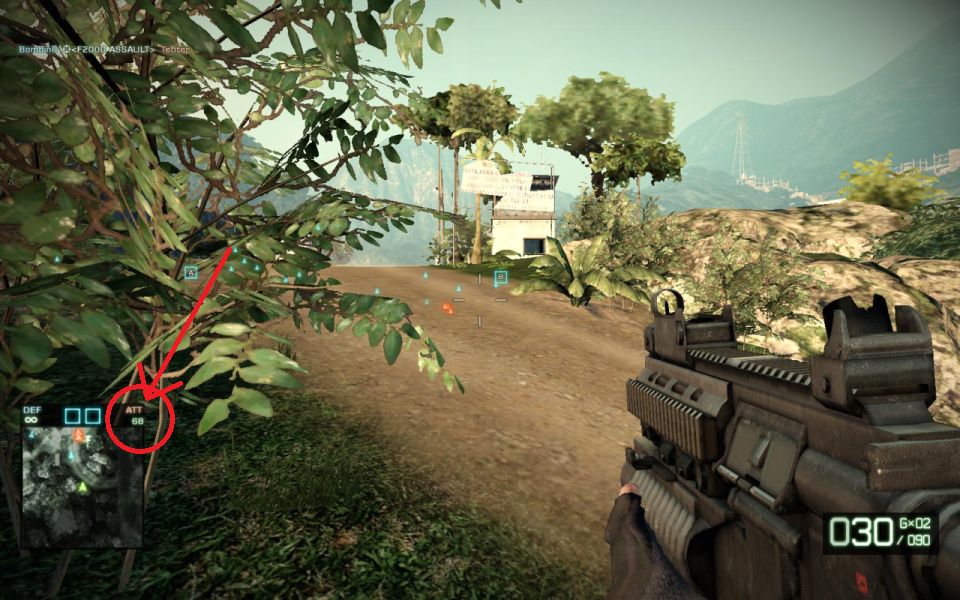This screenshot has width=960, height=600.
Task: Click the green player arrow on the minimap
Action: click(84, 487)
